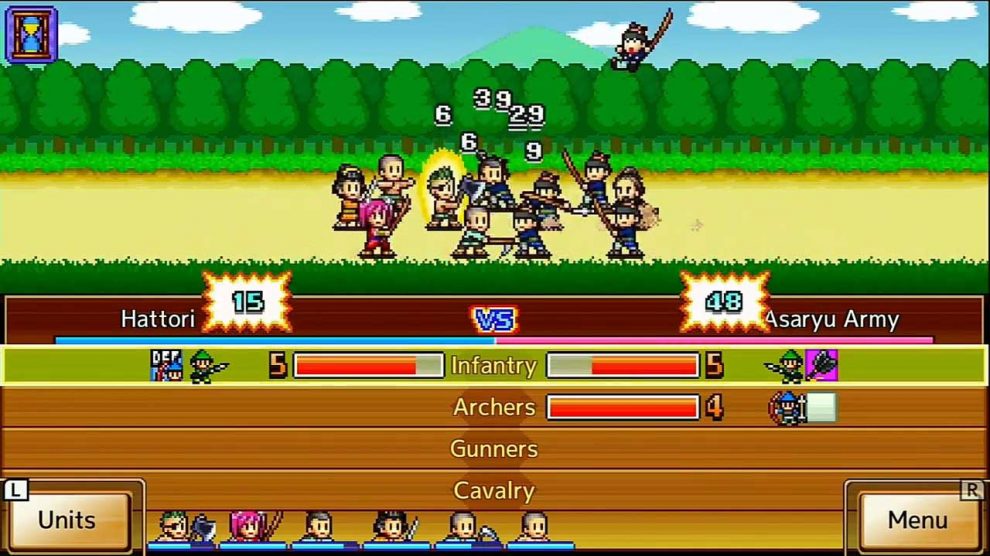Choose the Cavalry row

tap(494, 490)
